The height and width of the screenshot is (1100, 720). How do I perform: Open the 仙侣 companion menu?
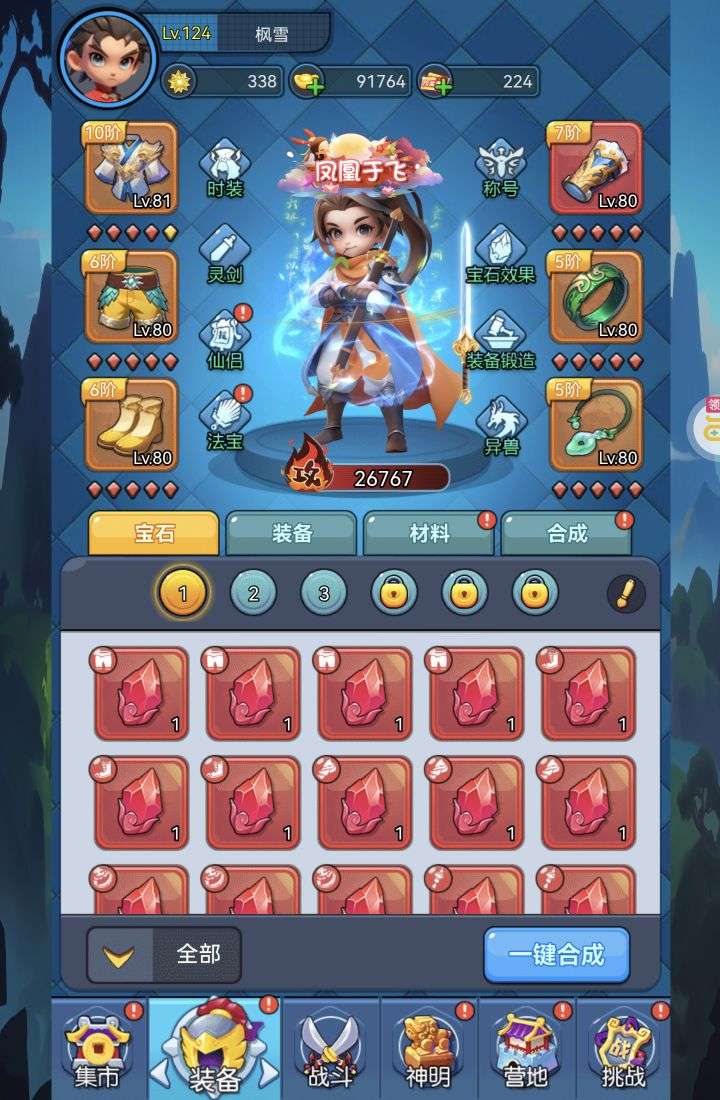(x=225, y=340)
